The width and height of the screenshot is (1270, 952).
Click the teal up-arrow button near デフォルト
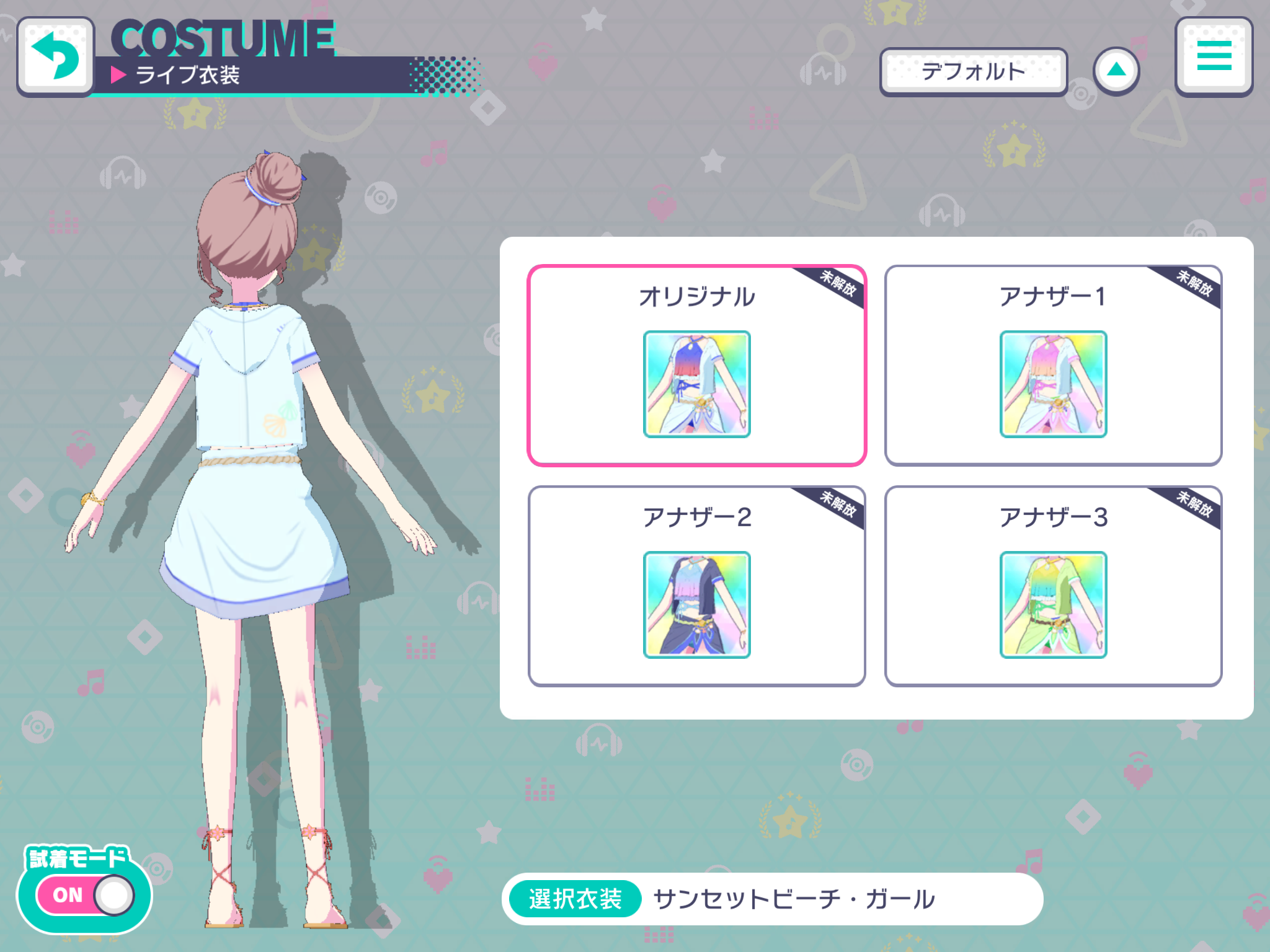click(x=1116, y=70)
